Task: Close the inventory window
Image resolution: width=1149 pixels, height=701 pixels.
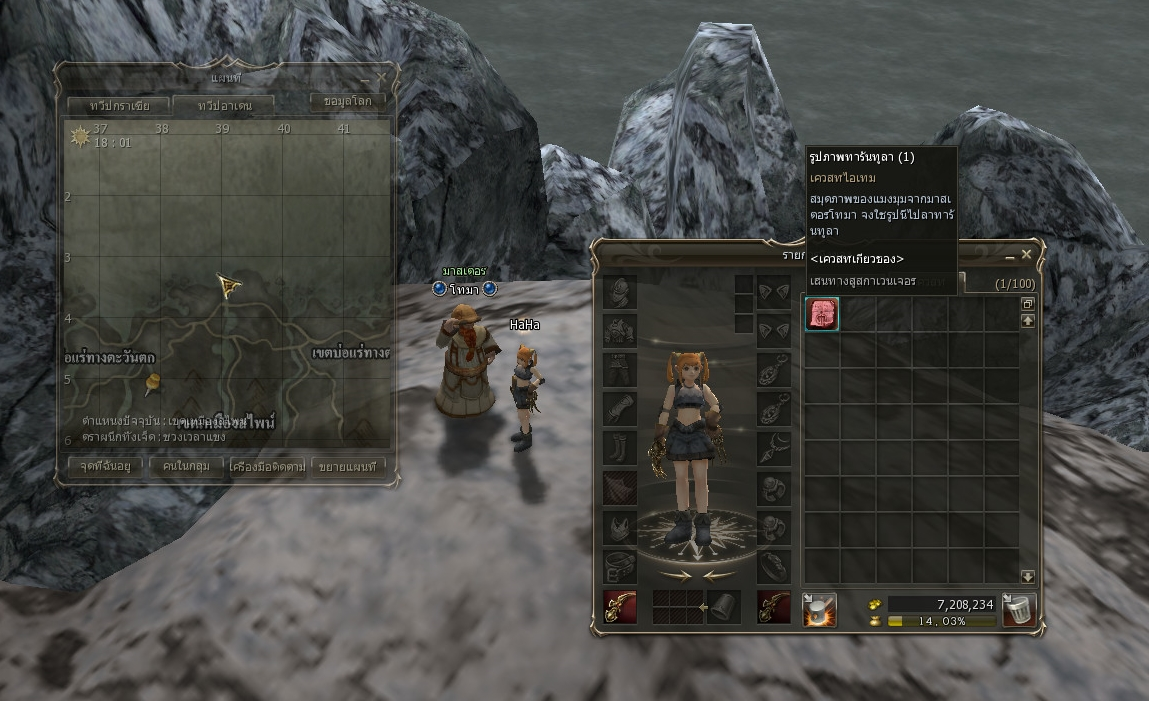Action: [1027, 255]
